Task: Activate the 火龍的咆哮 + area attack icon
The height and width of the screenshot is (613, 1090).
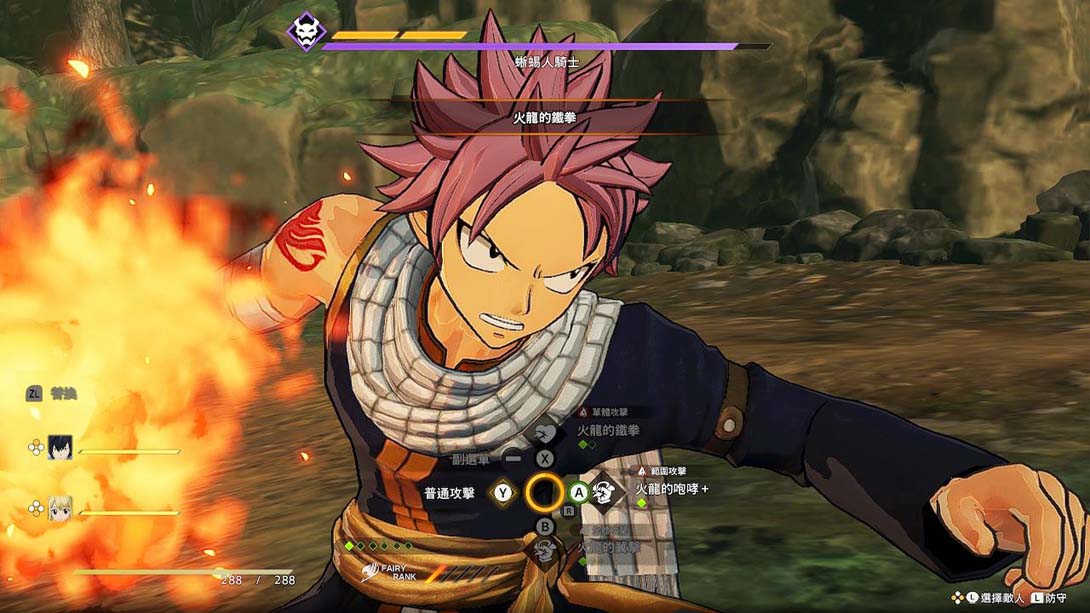Action: 603,491
